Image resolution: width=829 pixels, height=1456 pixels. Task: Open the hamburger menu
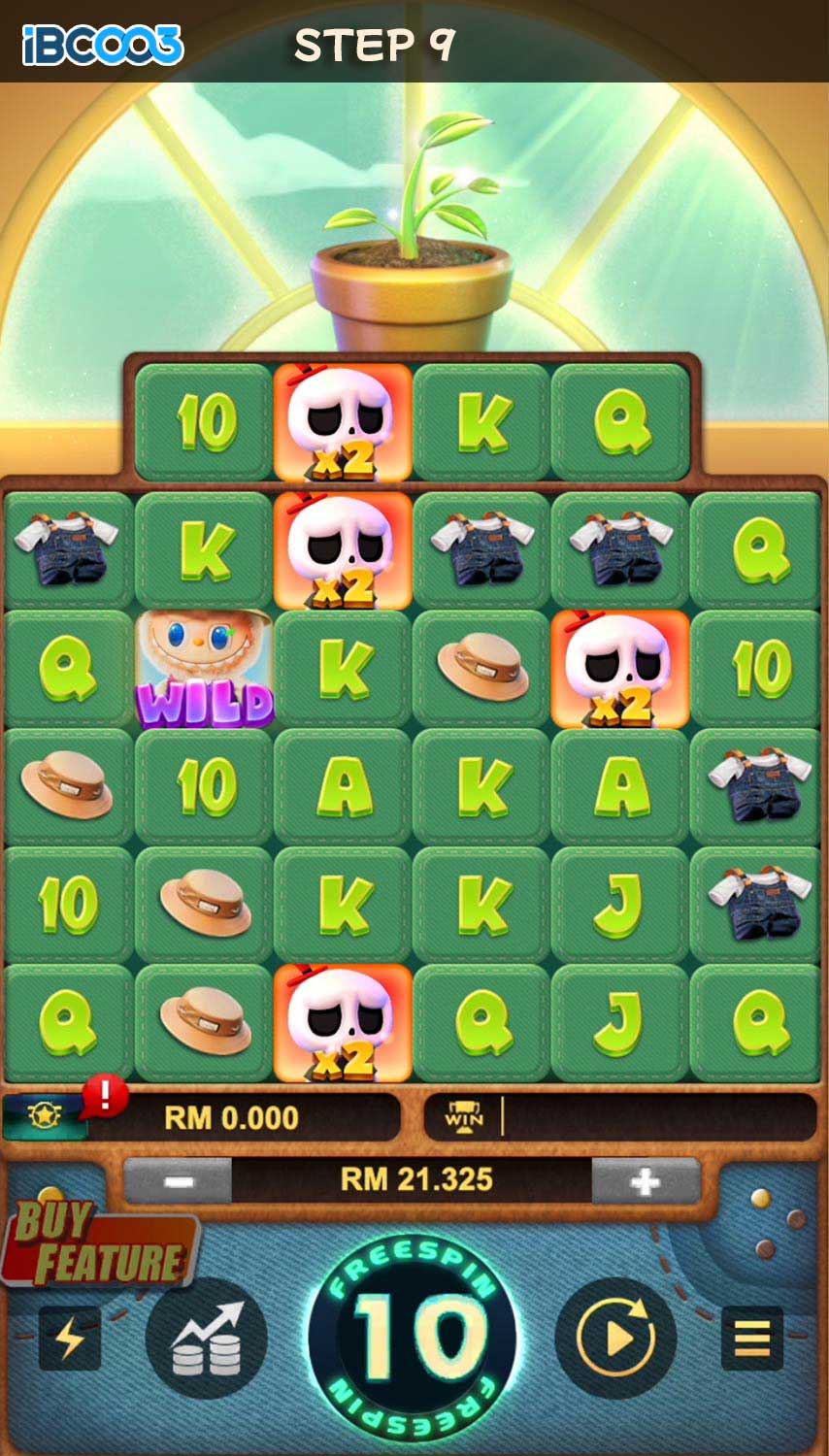click(x=752, y=1339)
